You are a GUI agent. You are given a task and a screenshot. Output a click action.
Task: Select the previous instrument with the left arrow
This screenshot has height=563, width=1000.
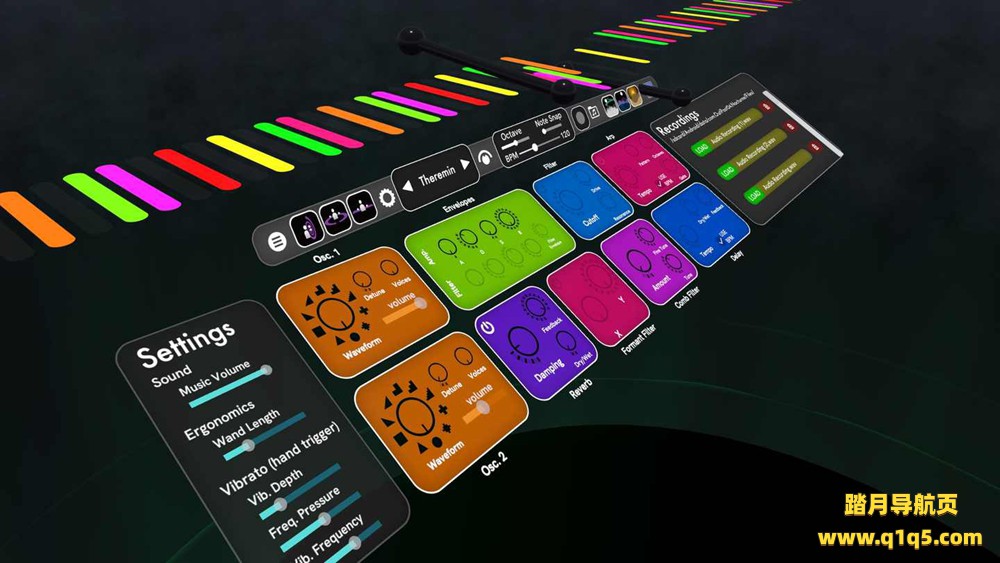click(x=408, y=187)
